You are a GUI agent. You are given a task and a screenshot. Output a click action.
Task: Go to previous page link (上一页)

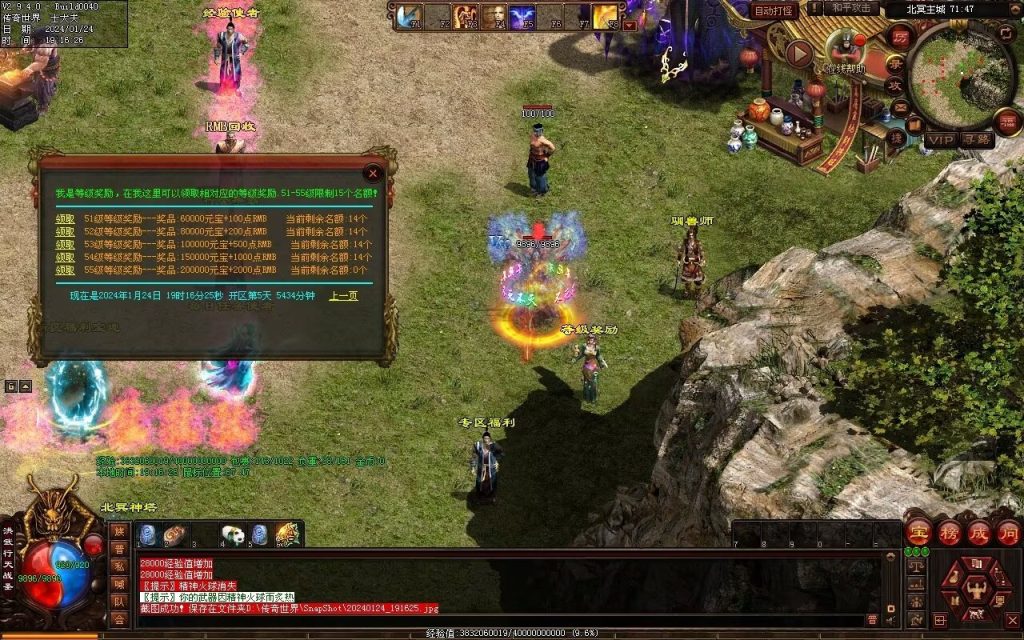point(343,296)
